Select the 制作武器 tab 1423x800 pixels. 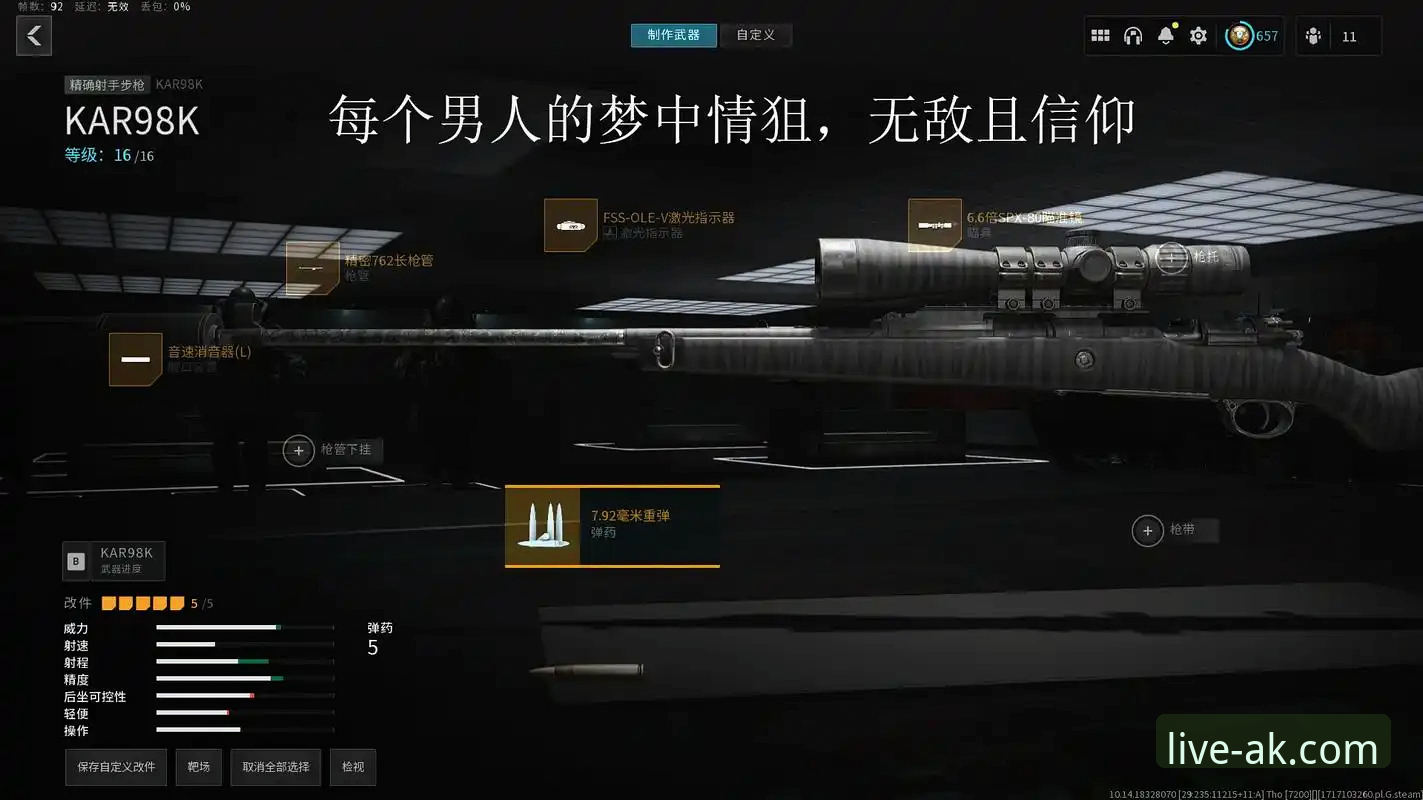pyautogui.click(x=674, y=34)
